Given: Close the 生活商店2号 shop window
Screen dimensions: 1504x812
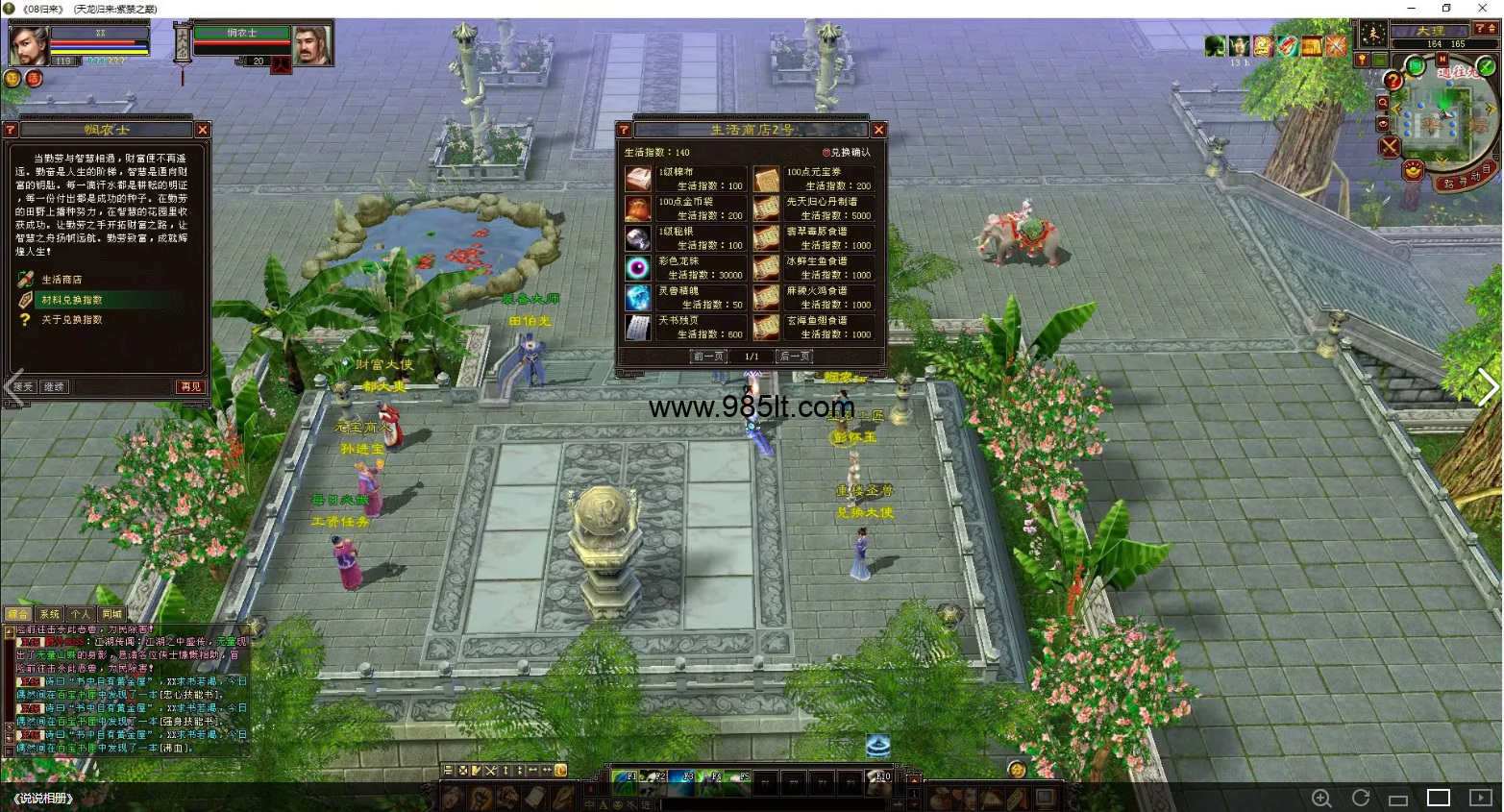Looking at the screenshot, I should click(x=878, y=130).
